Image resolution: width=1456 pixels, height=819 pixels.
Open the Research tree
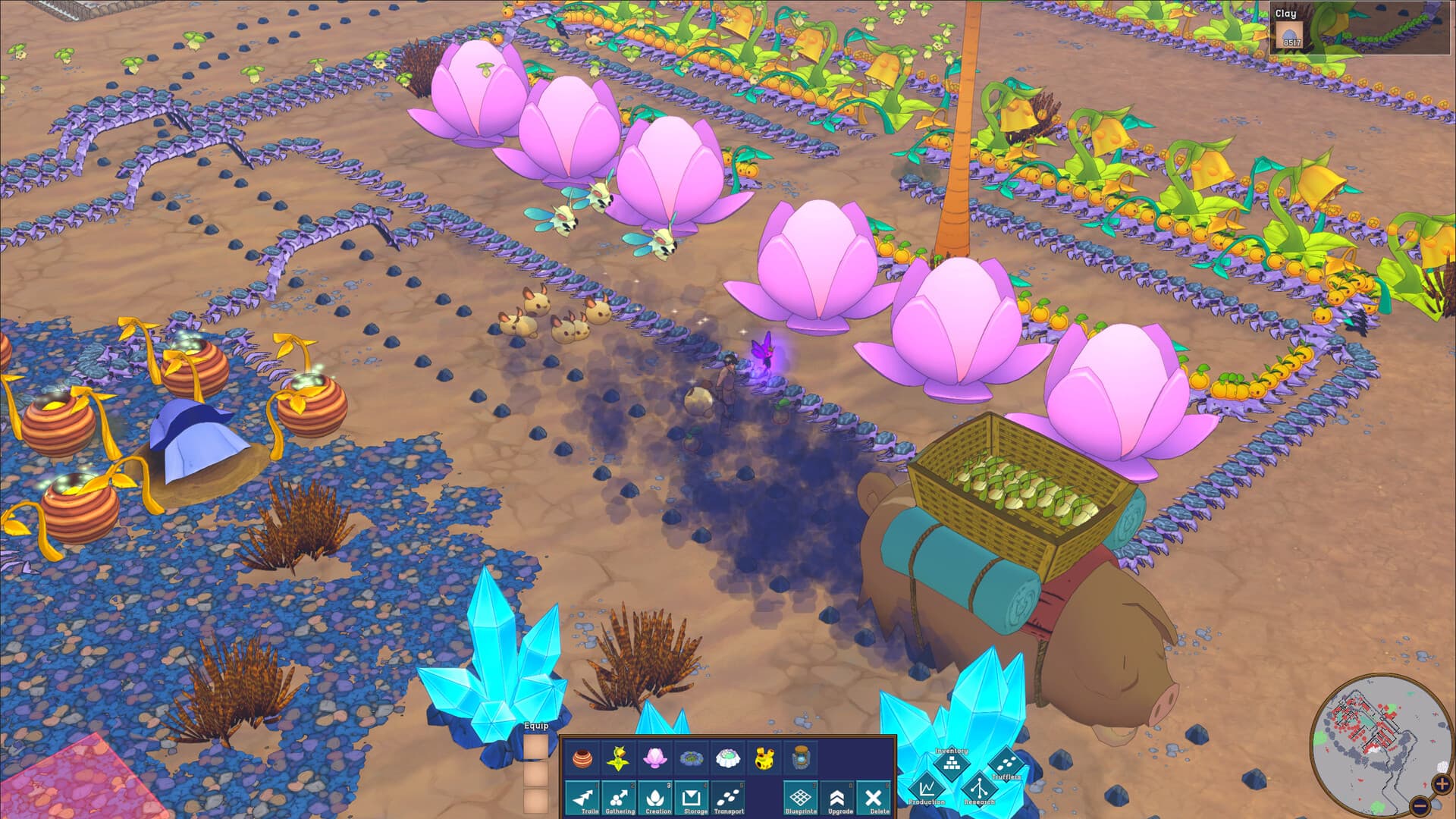point(979,789)
